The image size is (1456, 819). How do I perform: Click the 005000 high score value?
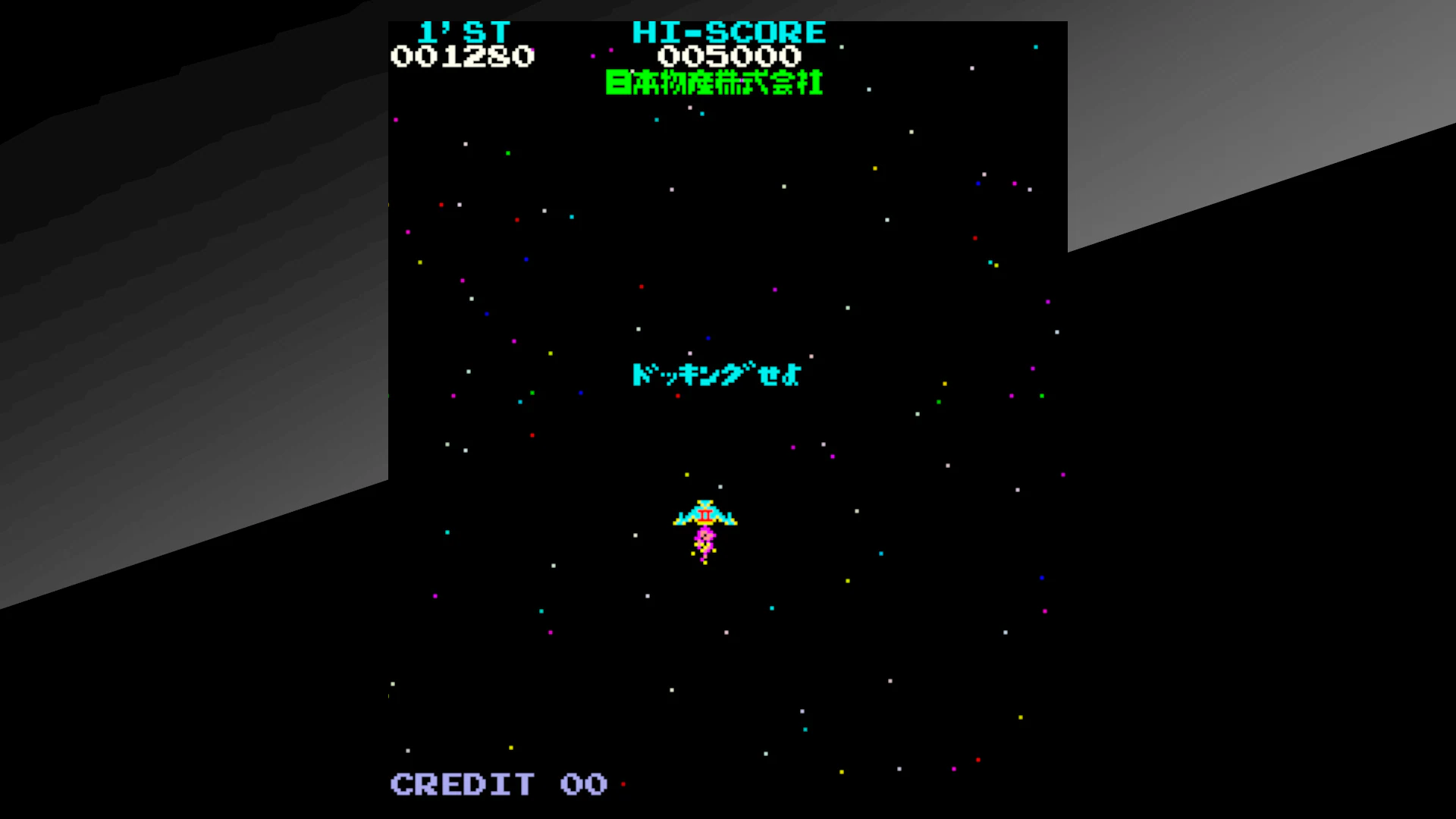730,56
